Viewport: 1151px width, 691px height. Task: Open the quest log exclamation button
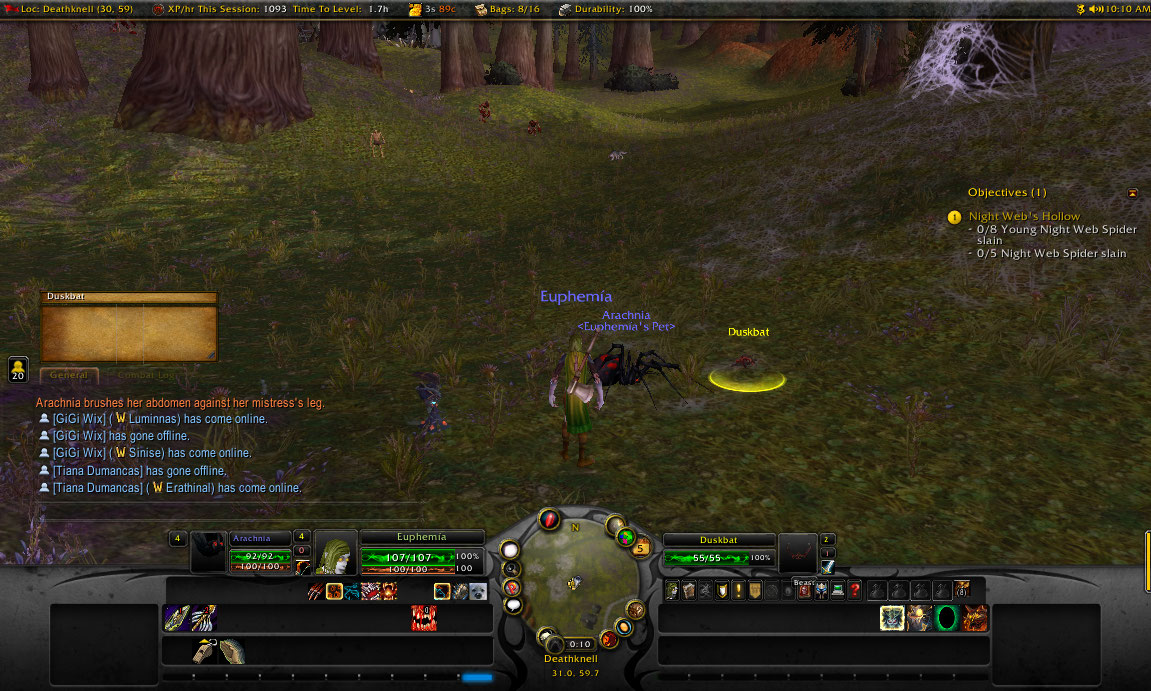pos(737,590)
